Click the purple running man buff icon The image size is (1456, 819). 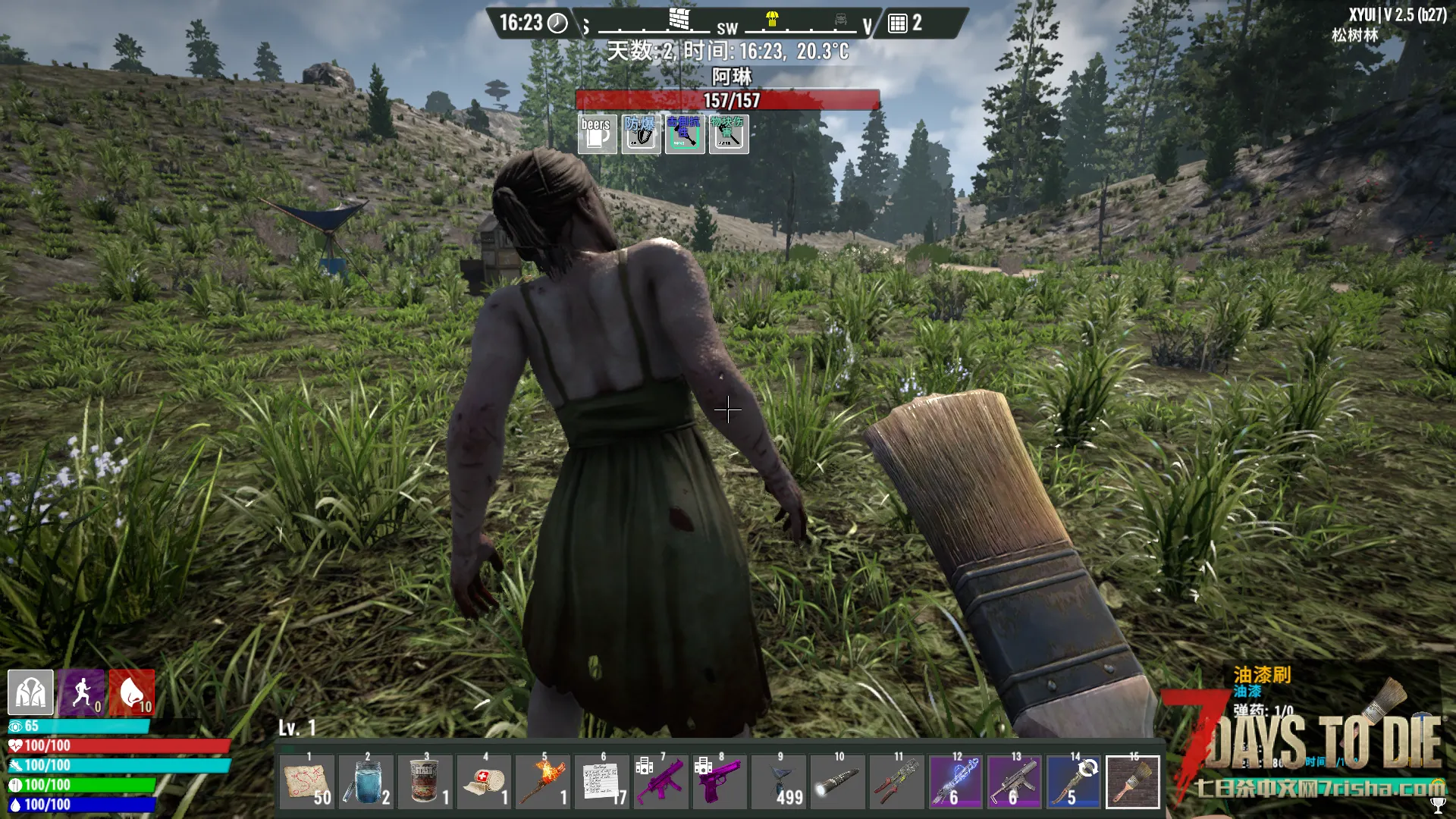pos(81,692)
